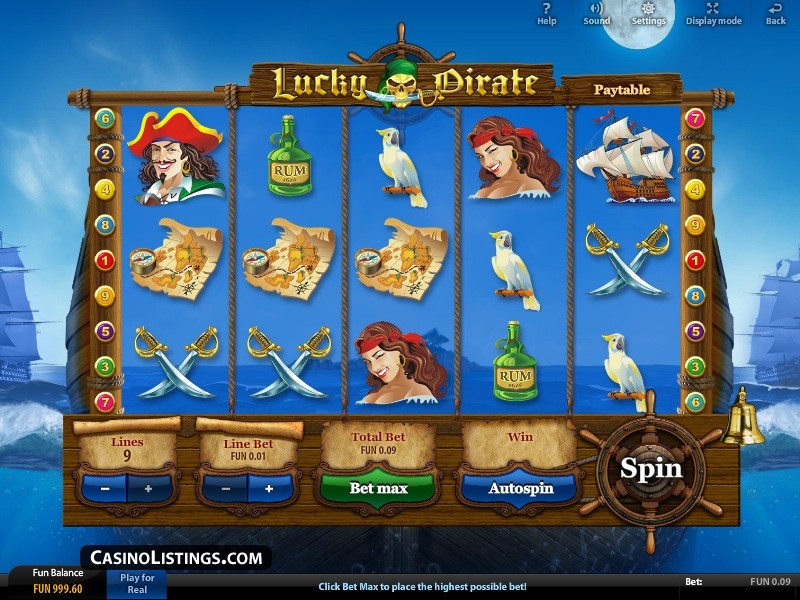
Task: Change the Display mode
Action: pos(713,13)
